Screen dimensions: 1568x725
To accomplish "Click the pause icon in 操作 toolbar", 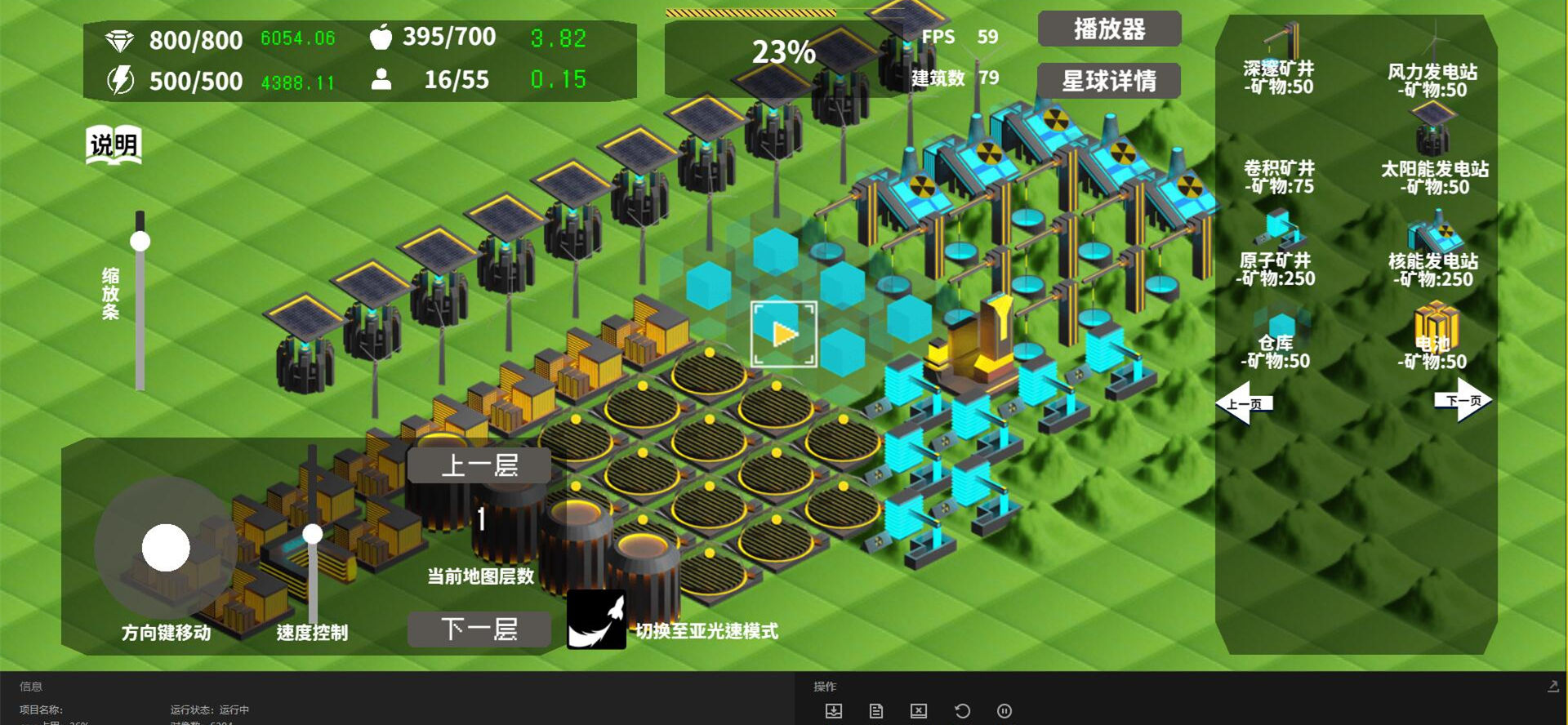I will point(1004,711).
